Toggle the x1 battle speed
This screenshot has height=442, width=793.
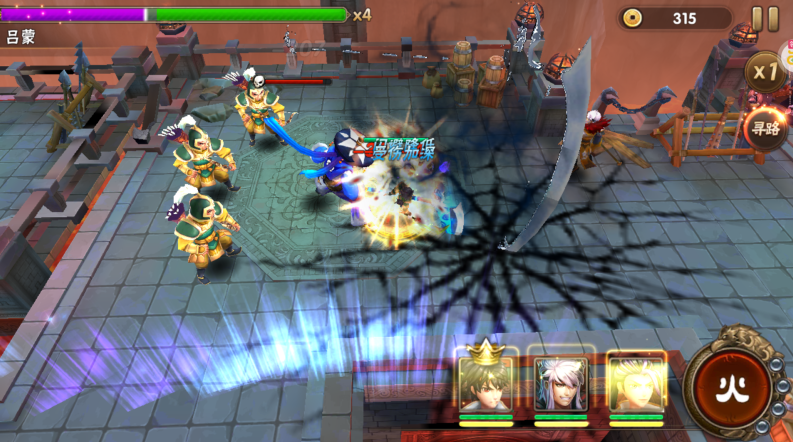(766, 72)
